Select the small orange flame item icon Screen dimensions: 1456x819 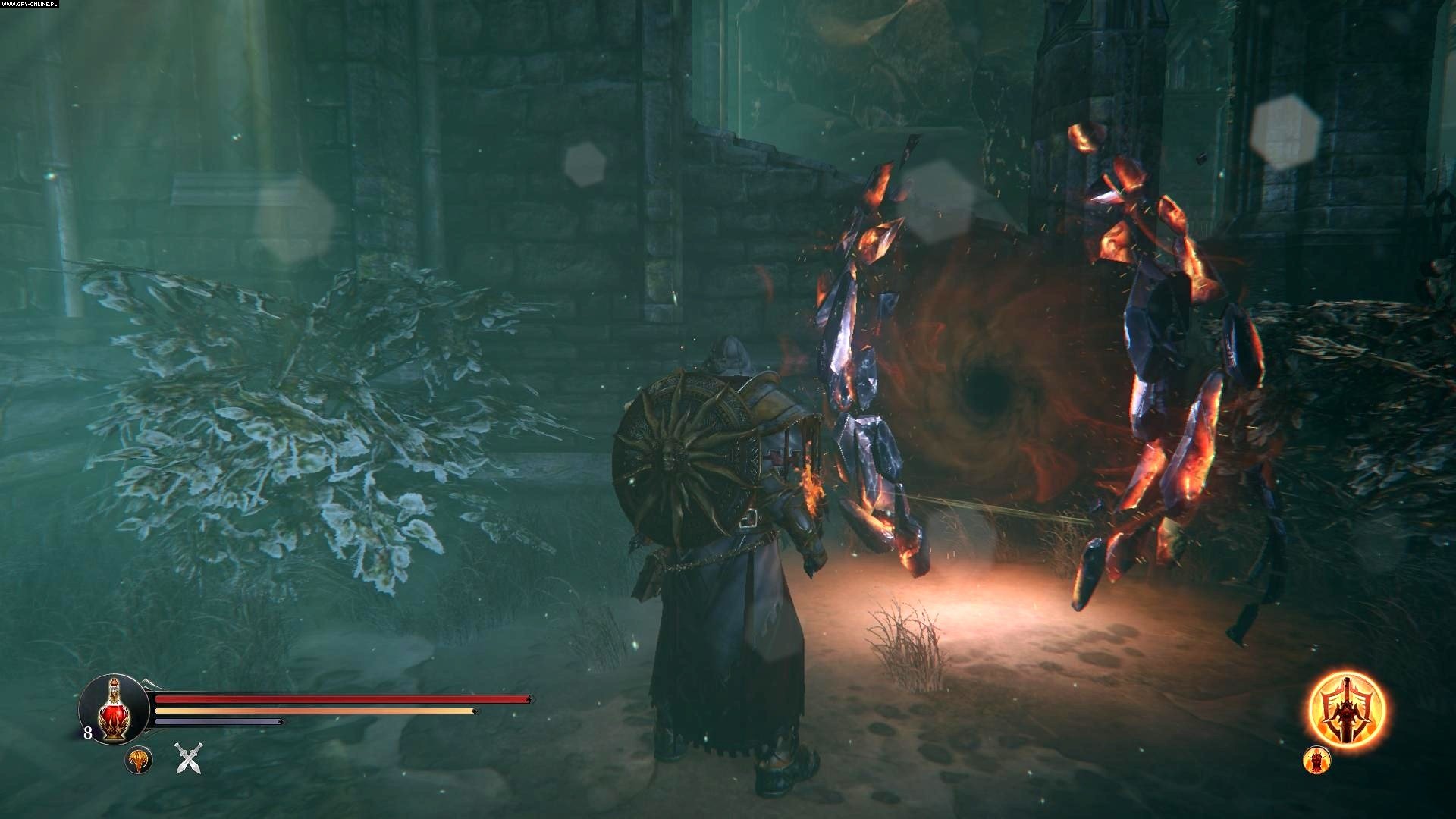(139, 760)
